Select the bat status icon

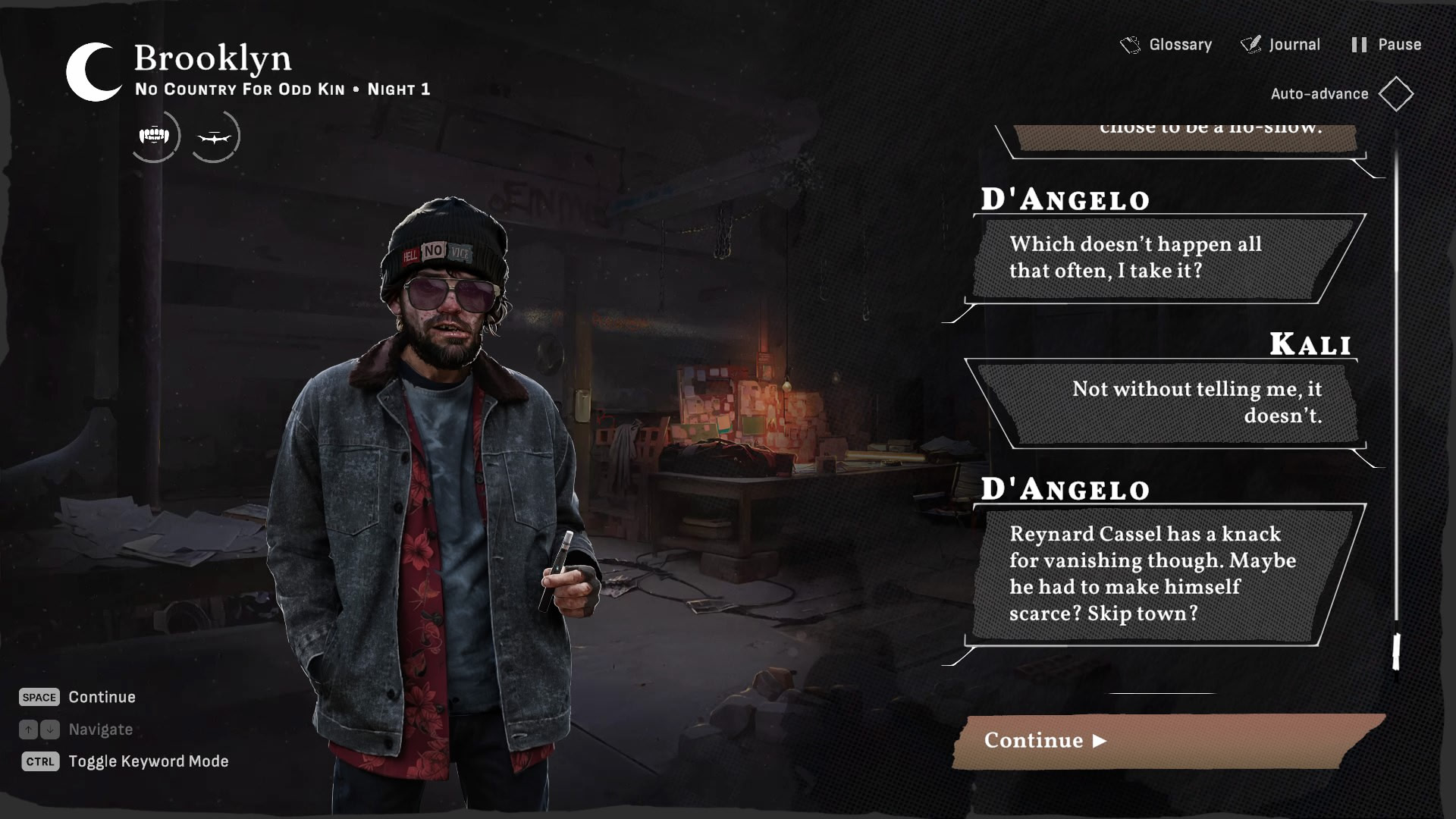click(214, 137)
